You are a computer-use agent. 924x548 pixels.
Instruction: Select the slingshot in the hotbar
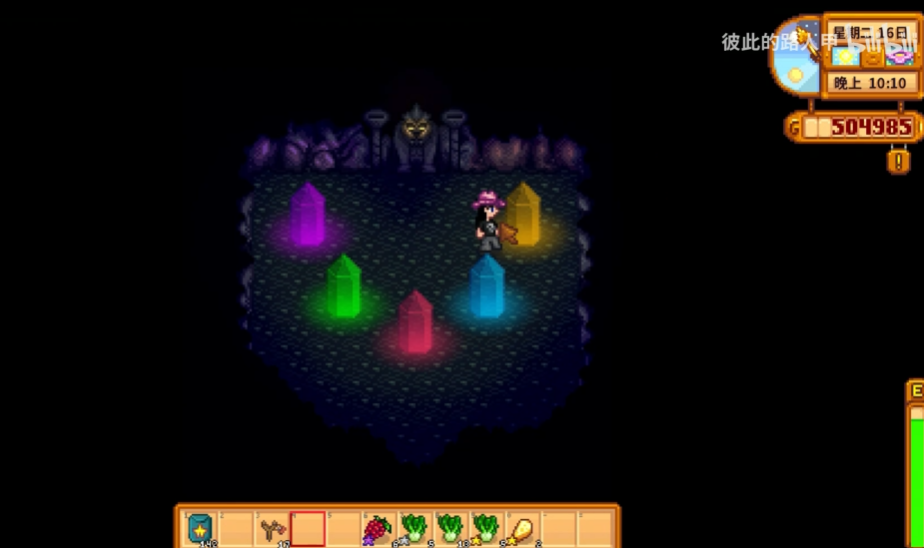click(x=272, y=529)
